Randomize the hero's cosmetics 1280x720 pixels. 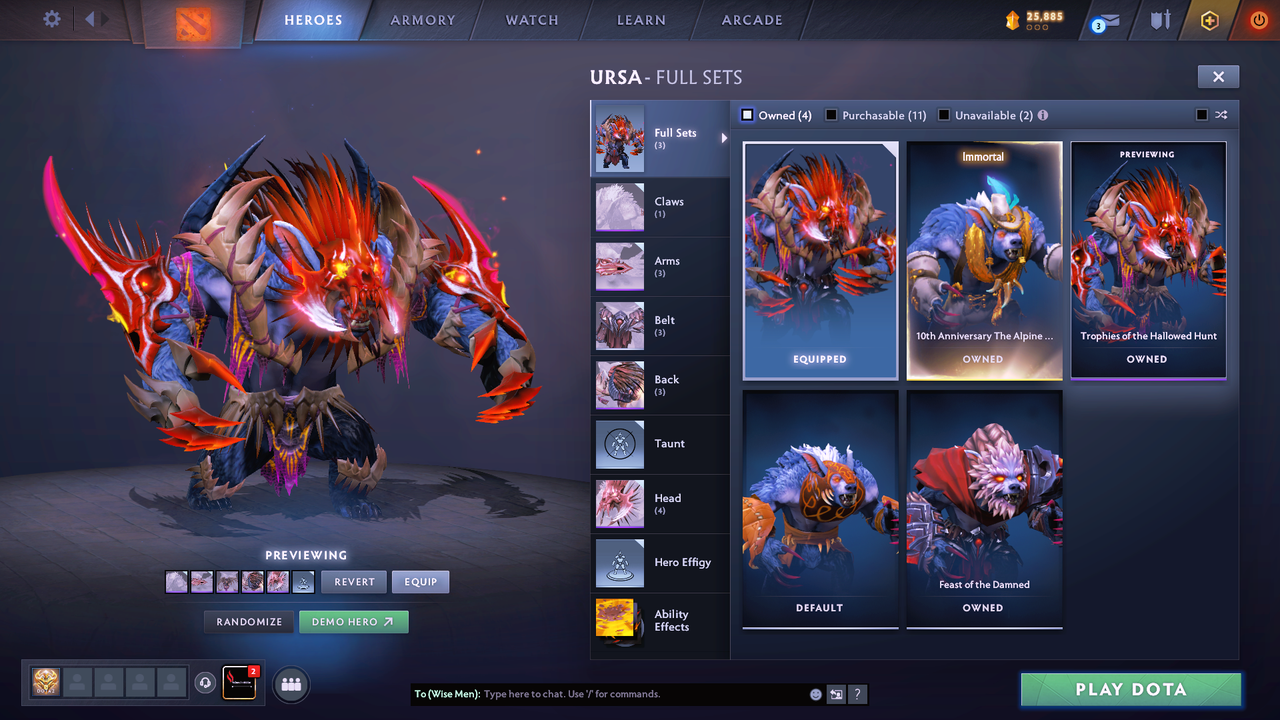tap(249, 622)
